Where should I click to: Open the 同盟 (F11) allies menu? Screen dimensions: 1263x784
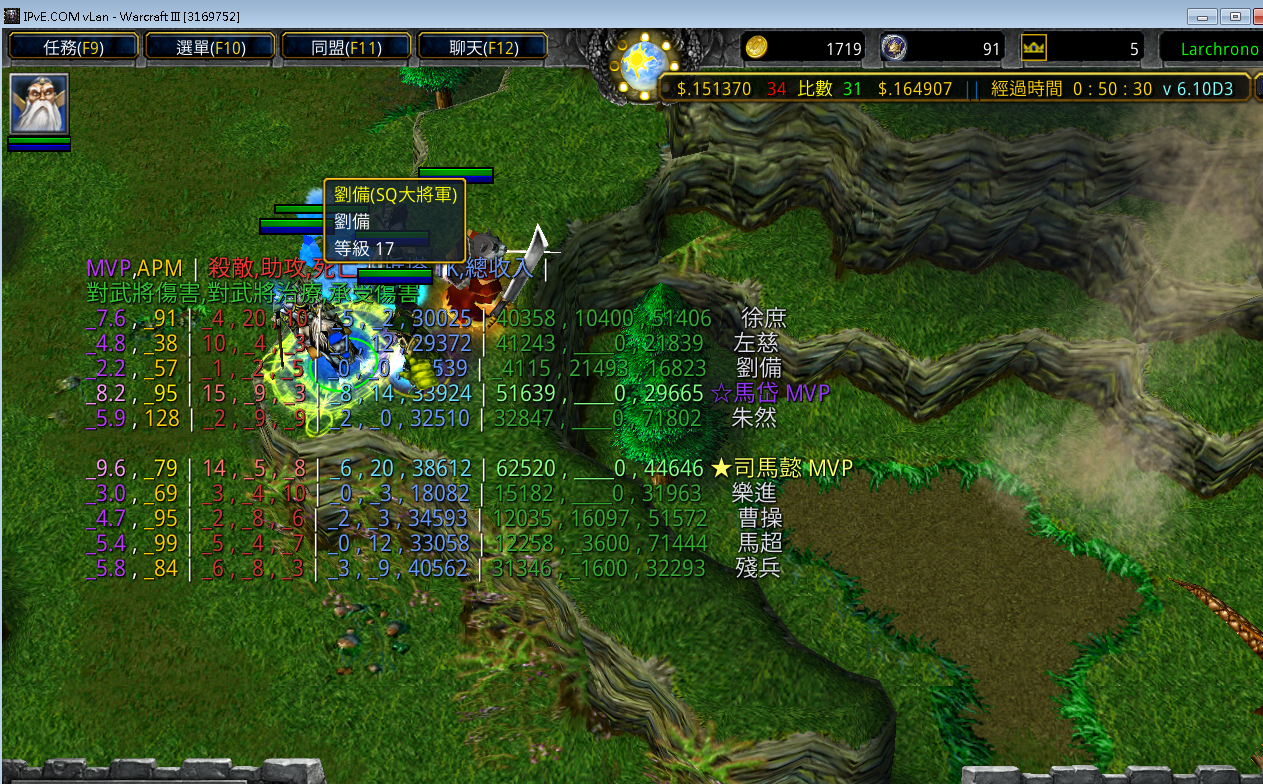(346, 47)
